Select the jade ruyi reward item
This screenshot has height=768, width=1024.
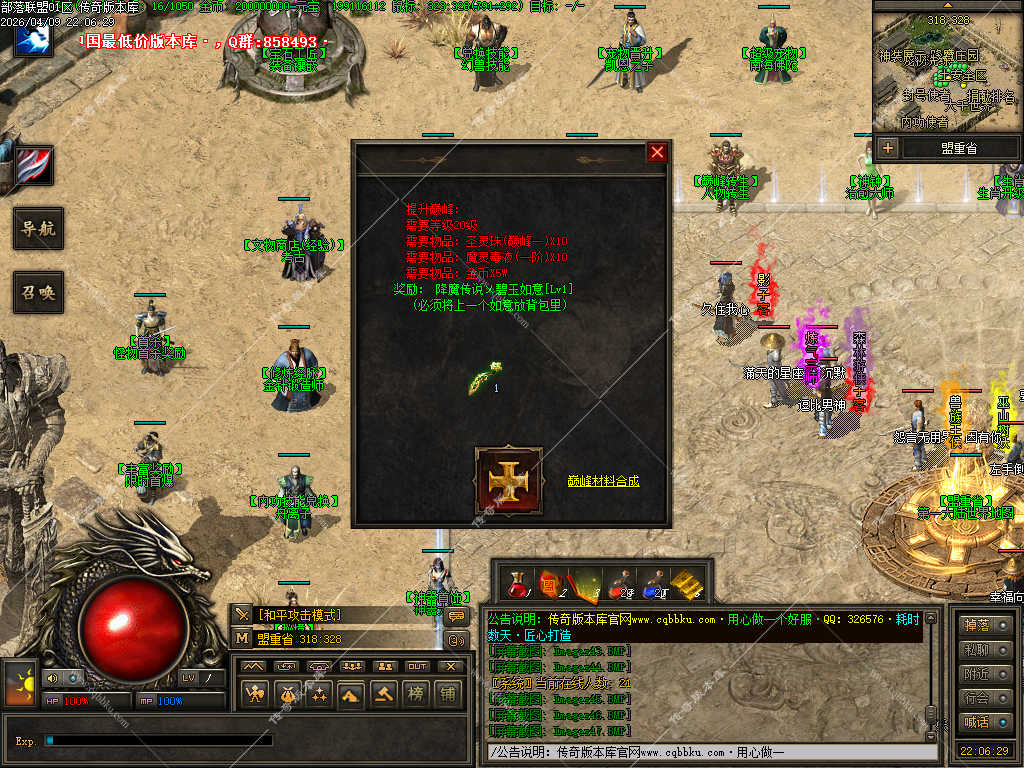click(481, 380)
